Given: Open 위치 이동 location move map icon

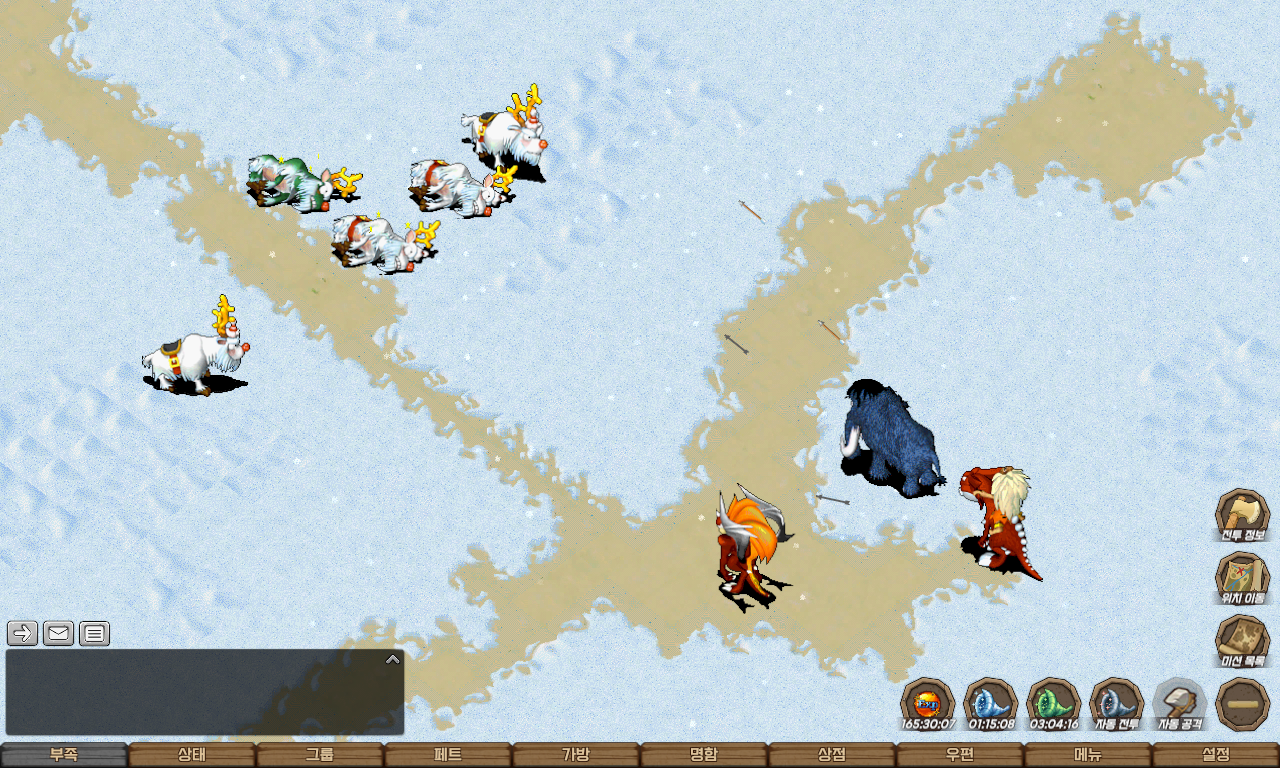Looking at the screenshot, I should 1242,579.
